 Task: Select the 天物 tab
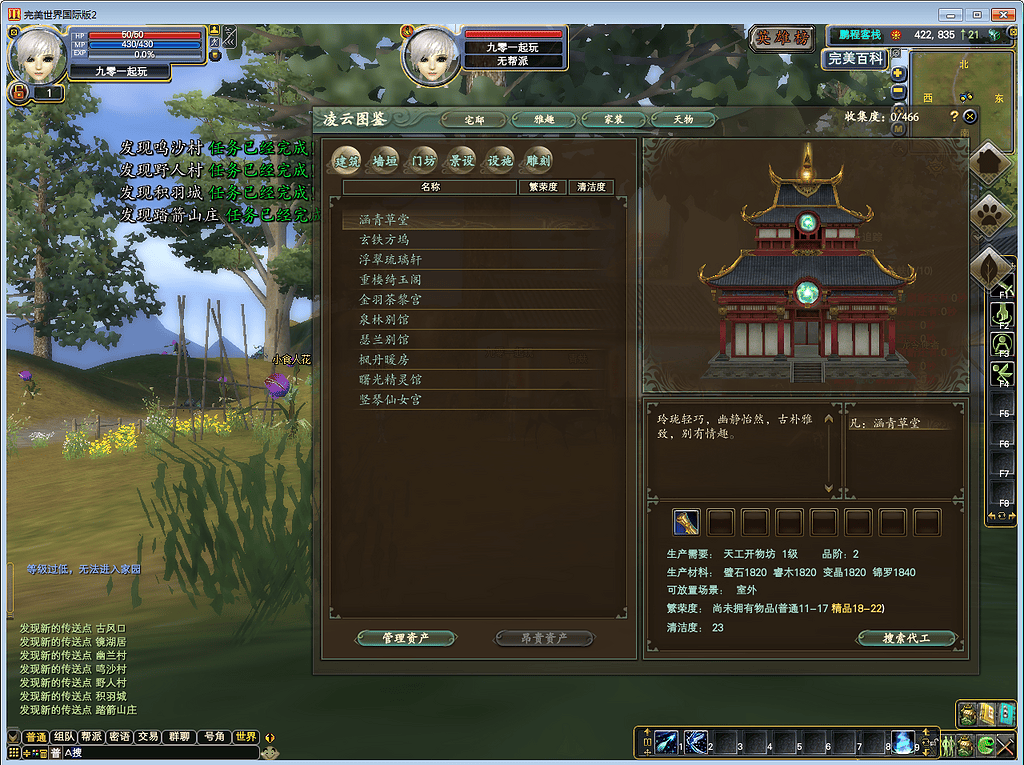click(x=683, y=119)
